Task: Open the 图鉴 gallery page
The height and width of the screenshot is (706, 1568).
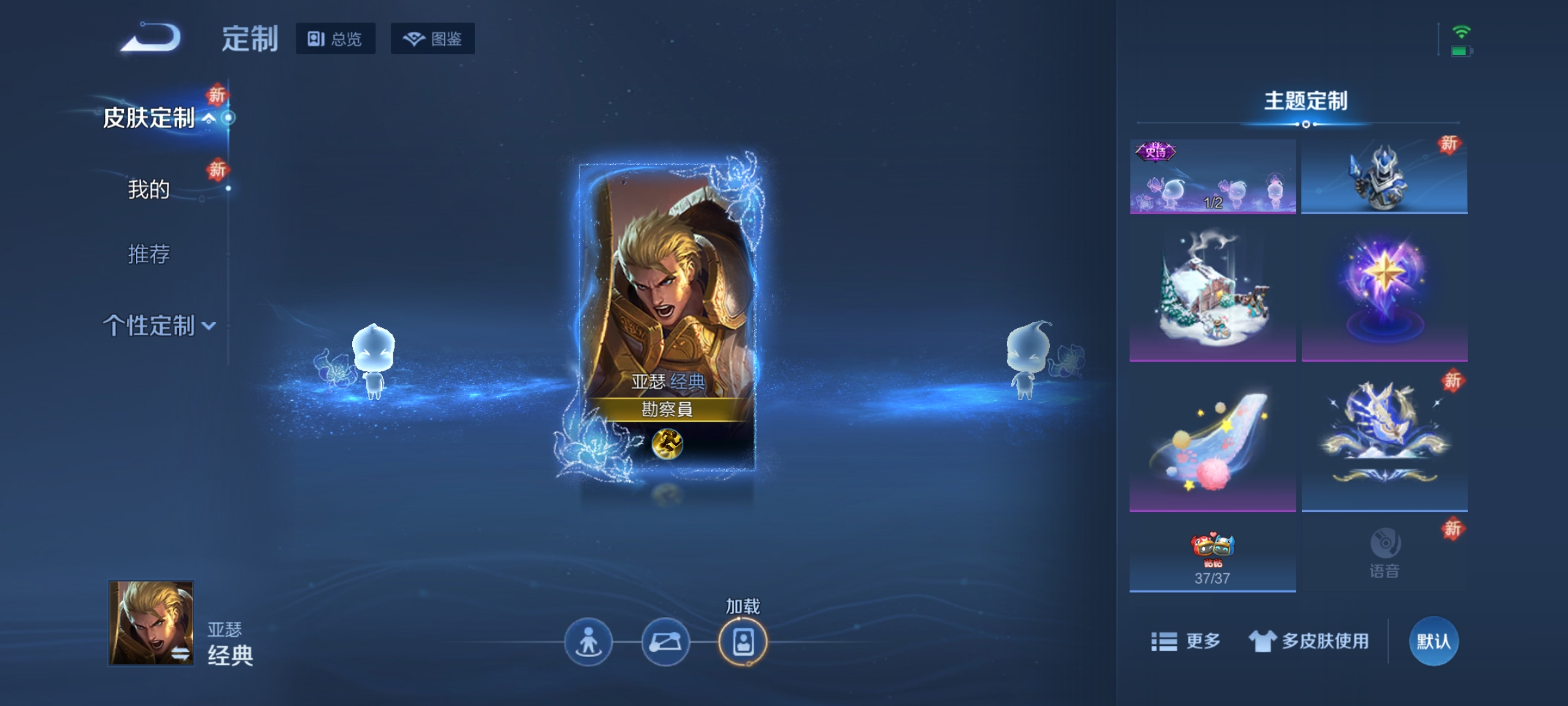Action: click(433, 39)
